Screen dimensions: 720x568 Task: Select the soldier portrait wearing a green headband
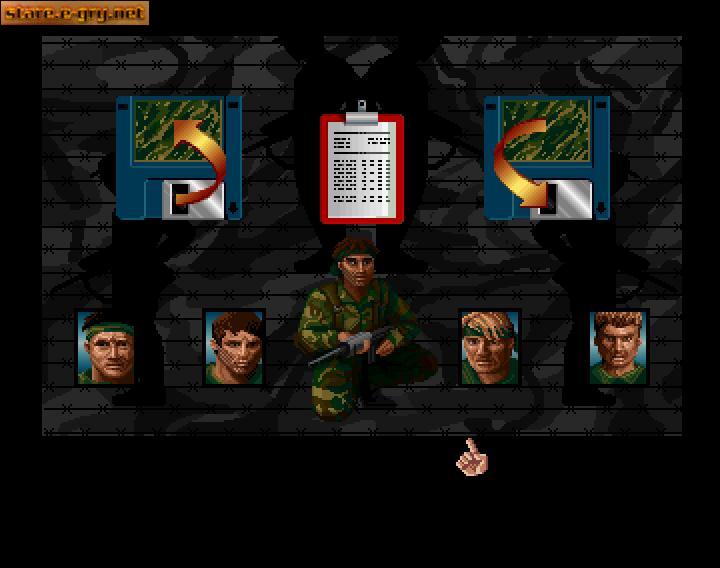point(107,347)
